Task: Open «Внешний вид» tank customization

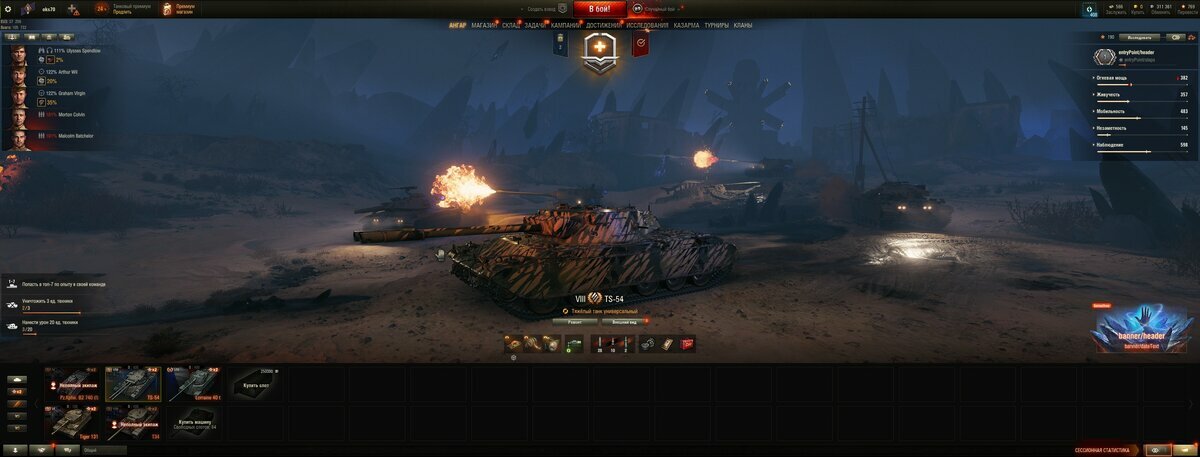Action: click(620, 322)
